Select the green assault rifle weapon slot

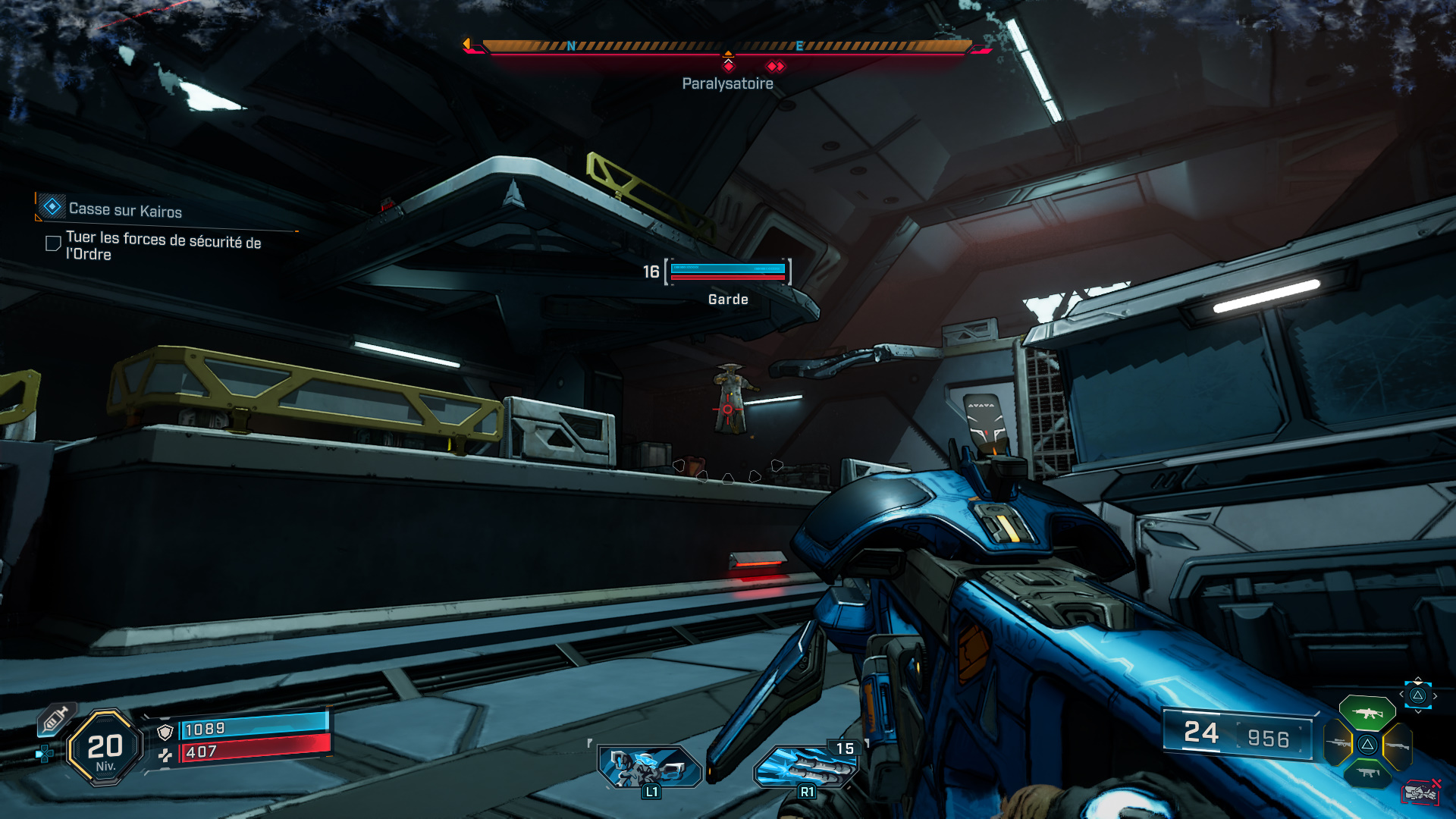coord(1367,713)
